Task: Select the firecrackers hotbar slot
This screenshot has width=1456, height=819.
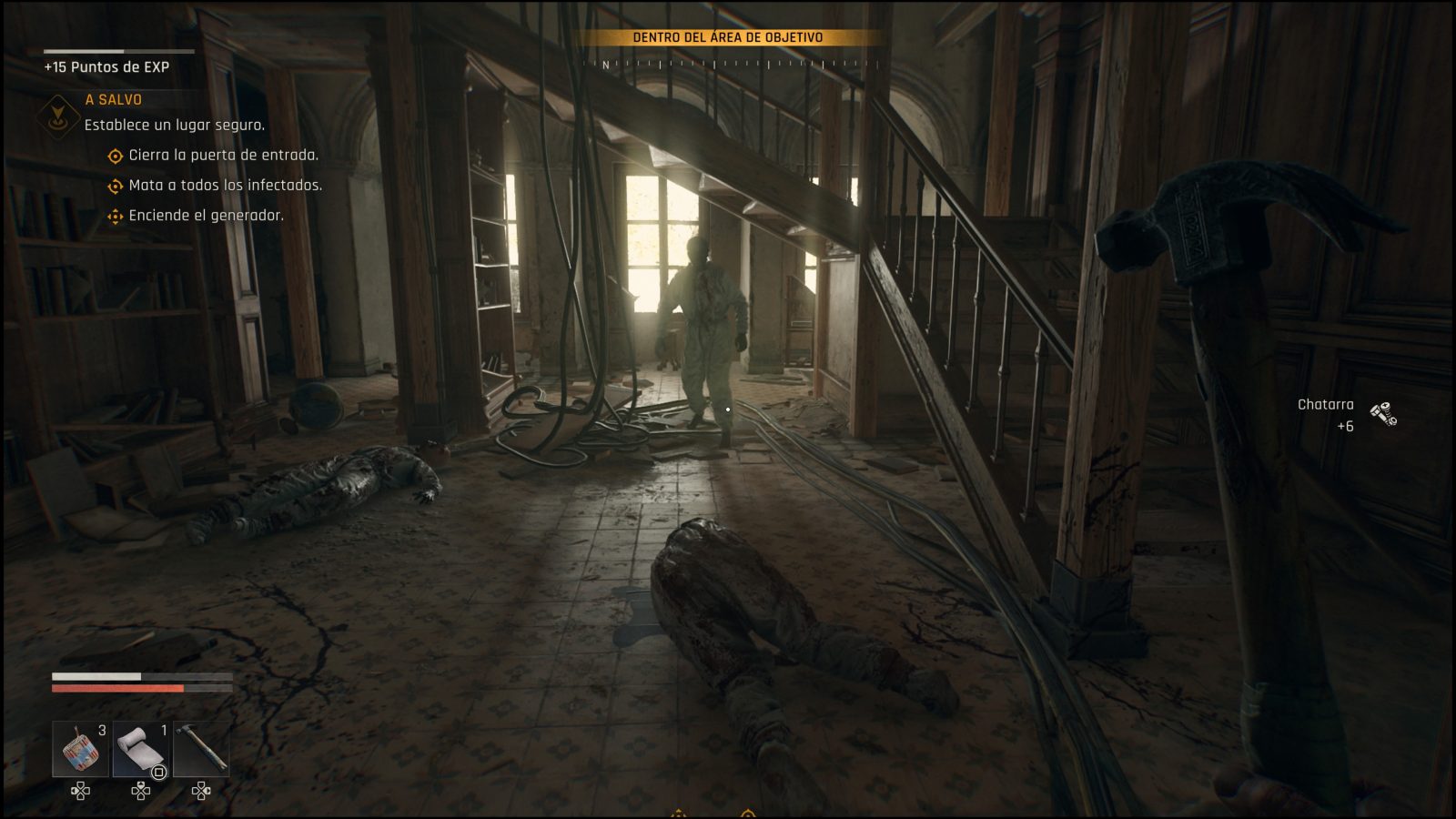Action: coord(81,749)
